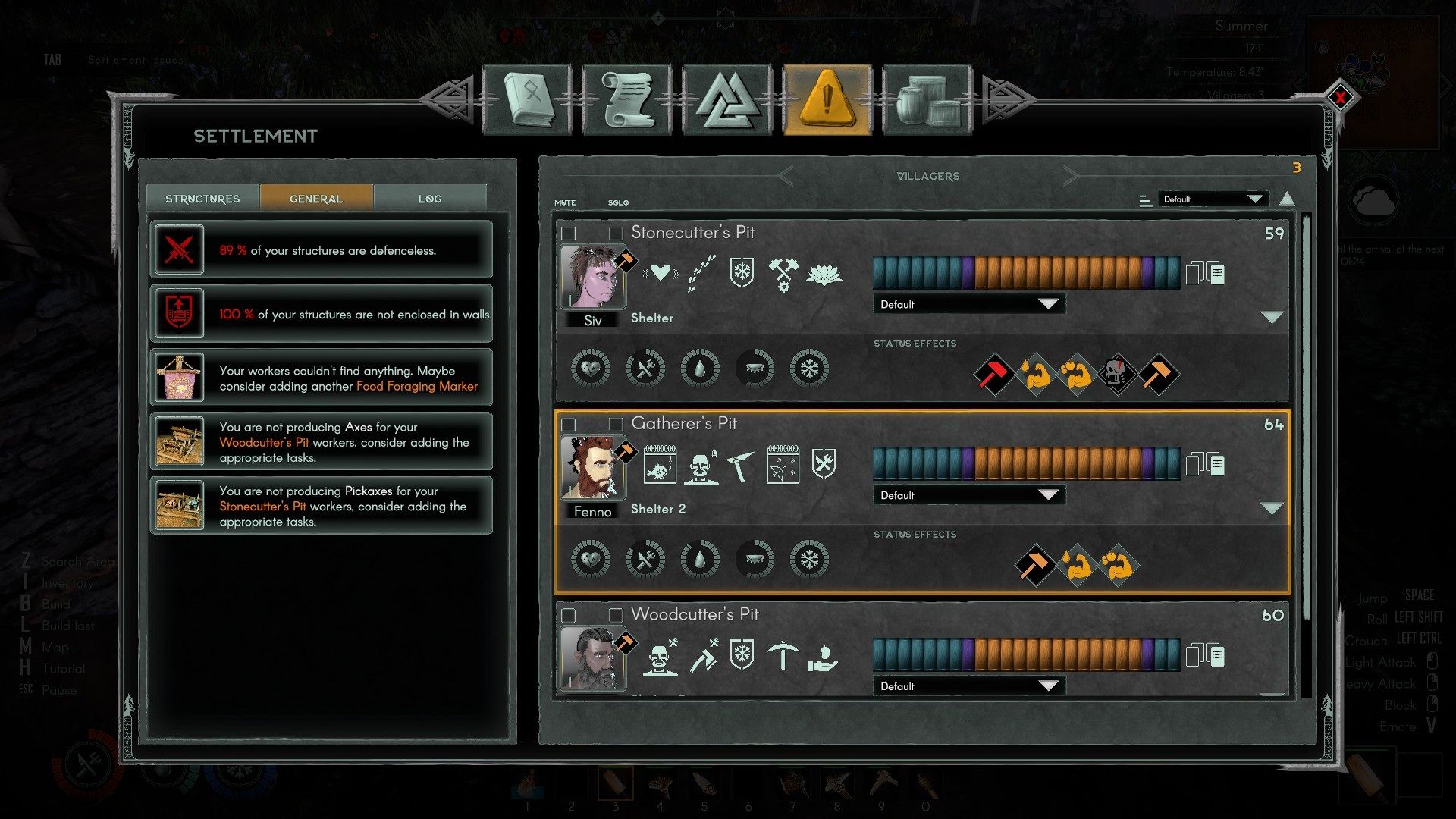Select the General tab

tap(316, 199)
